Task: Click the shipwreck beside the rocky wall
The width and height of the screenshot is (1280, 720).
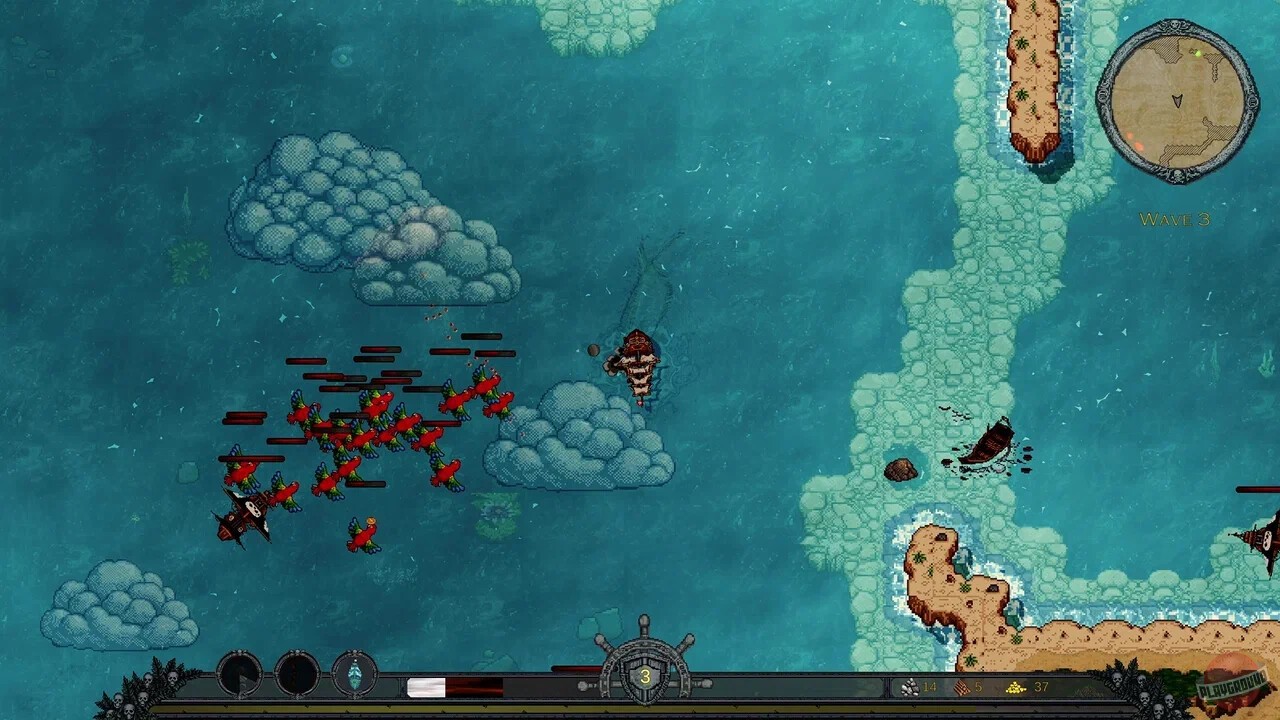Action: pyautogui.click(x=990, y=440)
